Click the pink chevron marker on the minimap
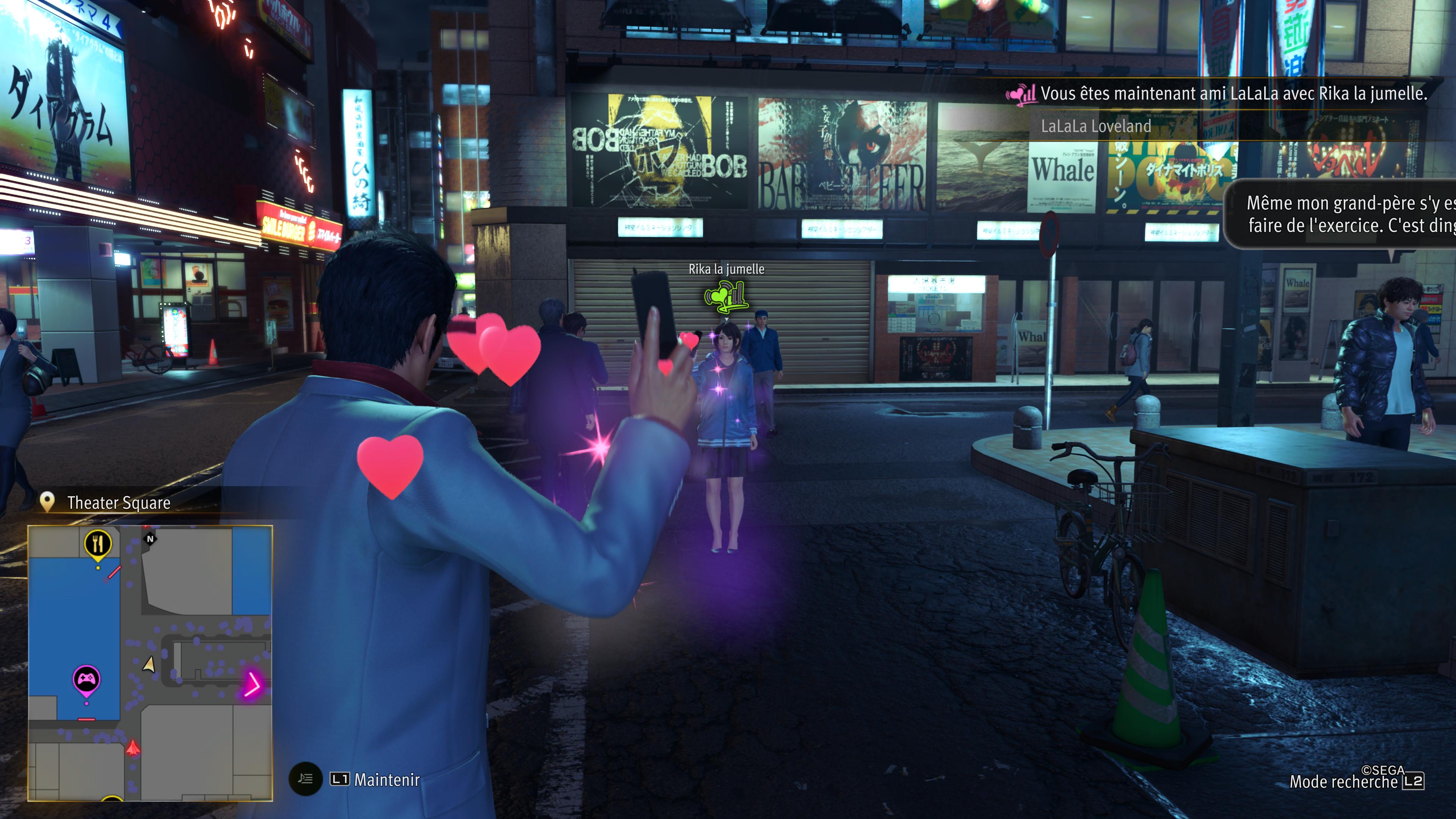Image resolution: width=1456 pixels, height=819 pixels. 251,684
